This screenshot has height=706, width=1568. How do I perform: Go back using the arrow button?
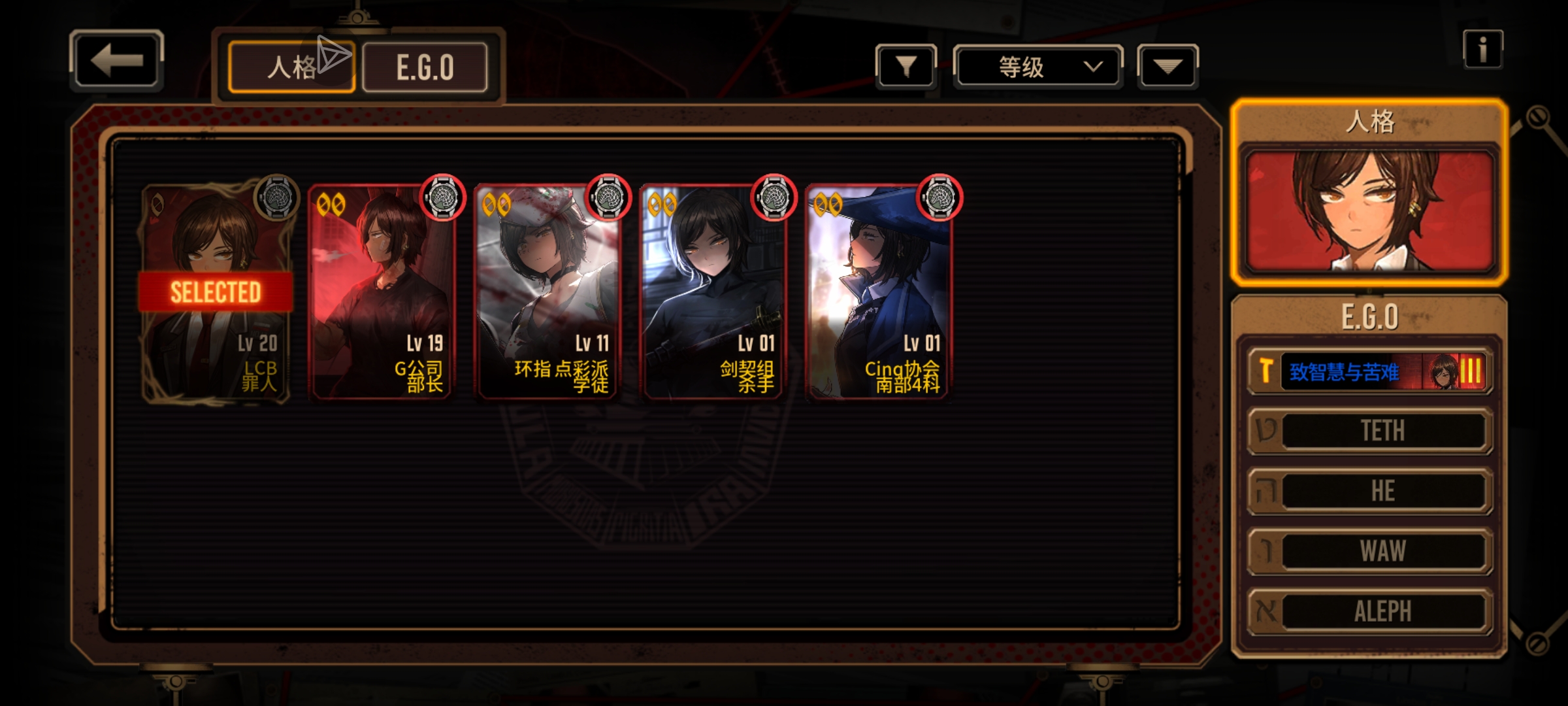116,60
